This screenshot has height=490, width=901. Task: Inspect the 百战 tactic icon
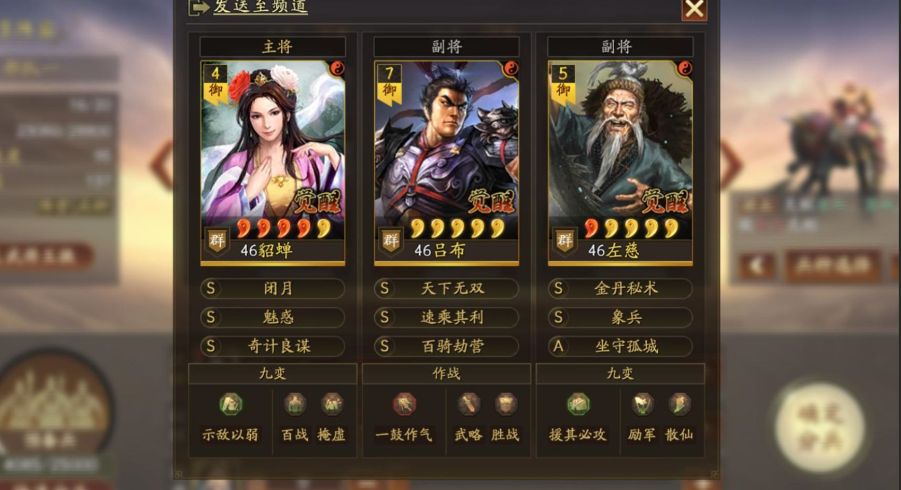tap(294, 404)
